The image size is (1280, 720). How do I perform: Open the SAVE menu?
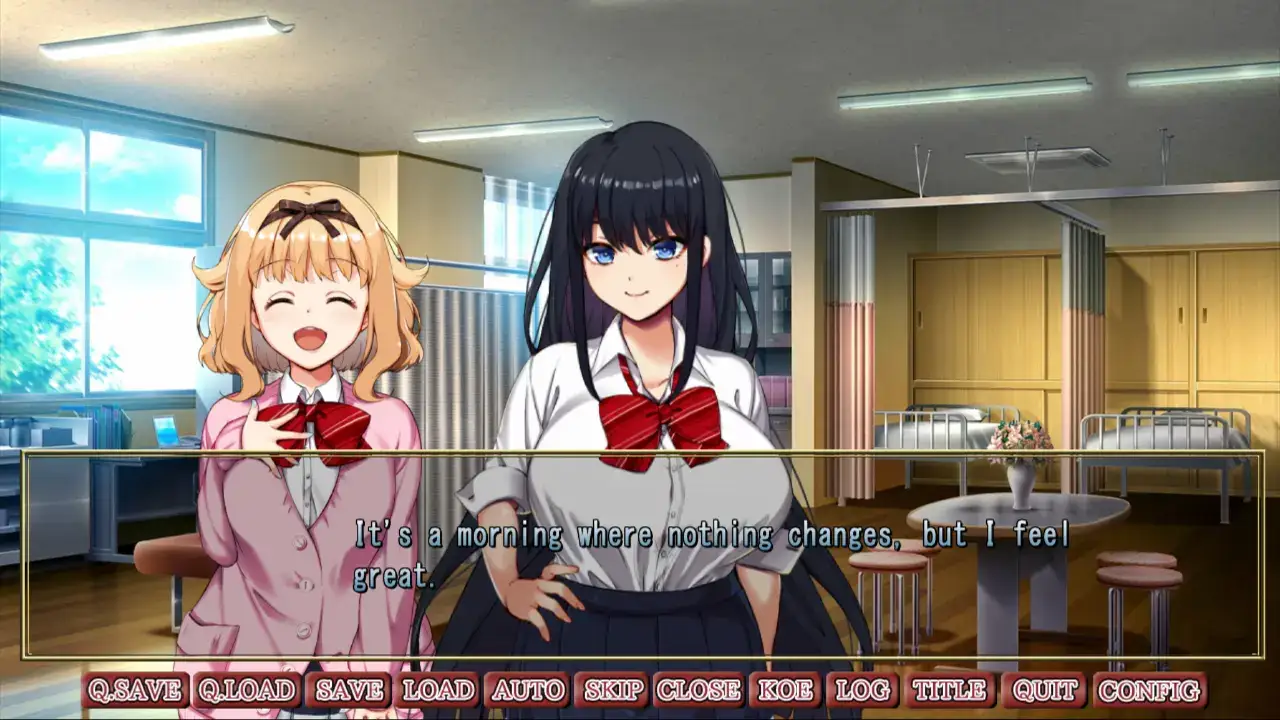pyautogui.click(x=350, y=690)
